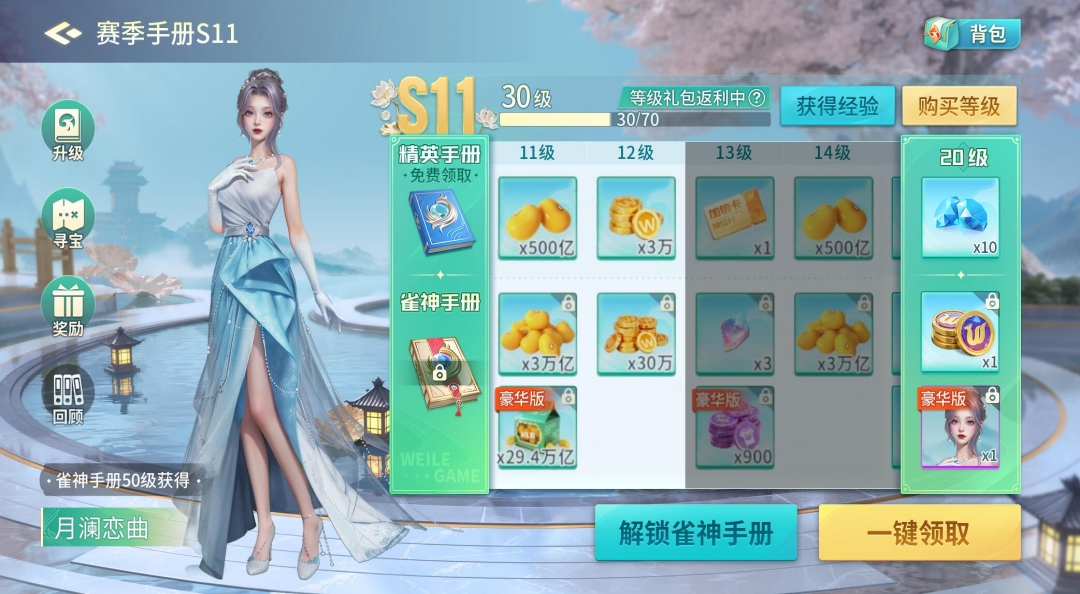Select the locked 雀神手册 book
This screenshot has height=594, width=1080.
(438, 371)
